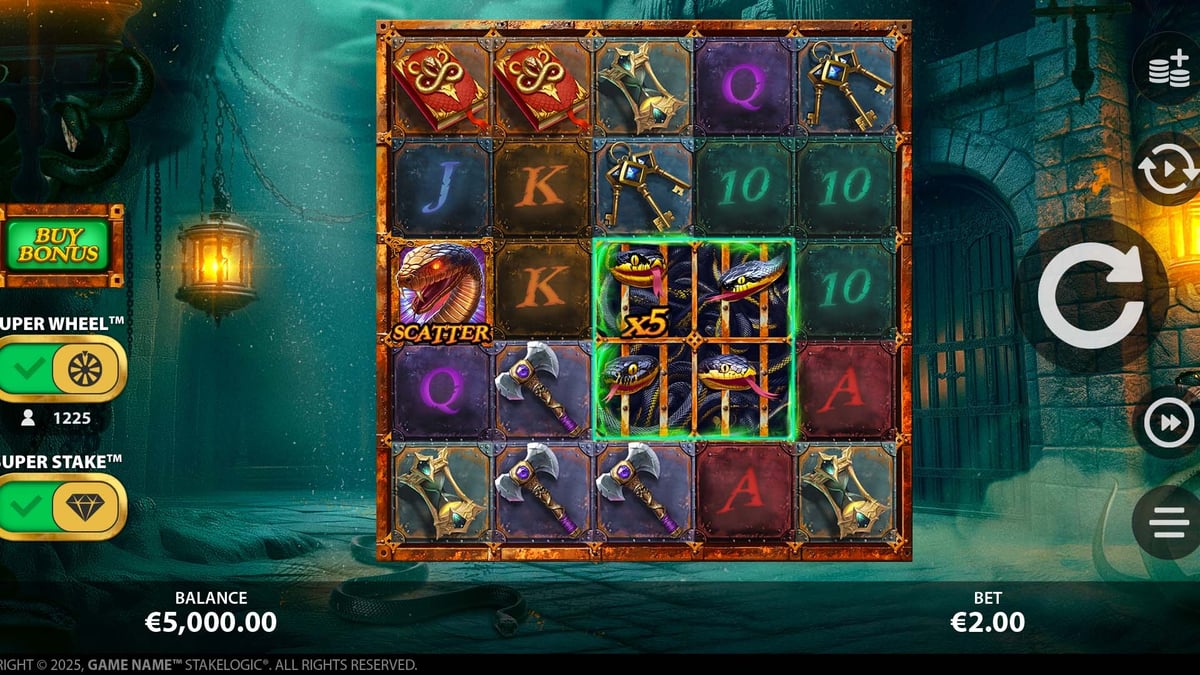The width and height of the screenshot is (1200, 675).
Task: Toggle the Super Stake switch
Action: (x=62, y=506)
